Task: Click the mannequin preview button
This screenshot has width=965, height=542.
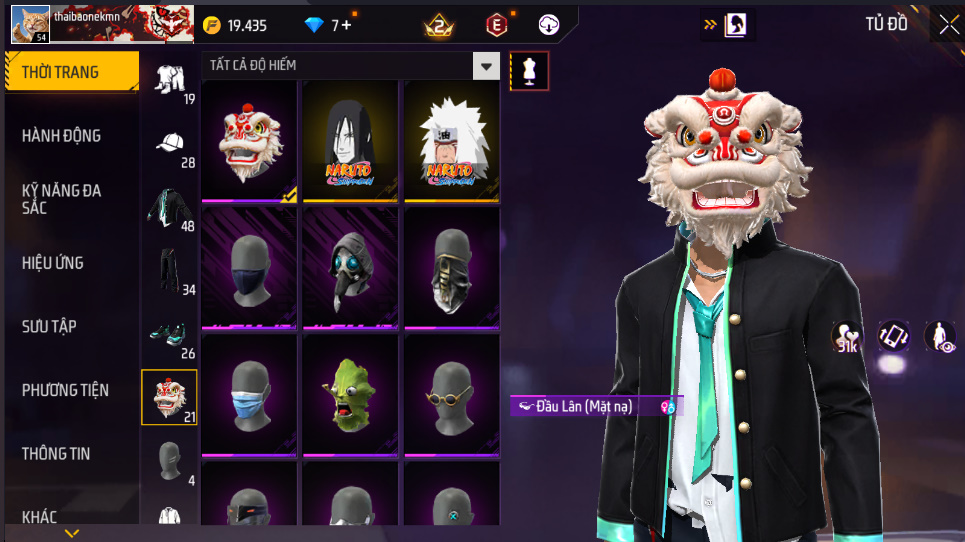Action: tap(529, 70)
